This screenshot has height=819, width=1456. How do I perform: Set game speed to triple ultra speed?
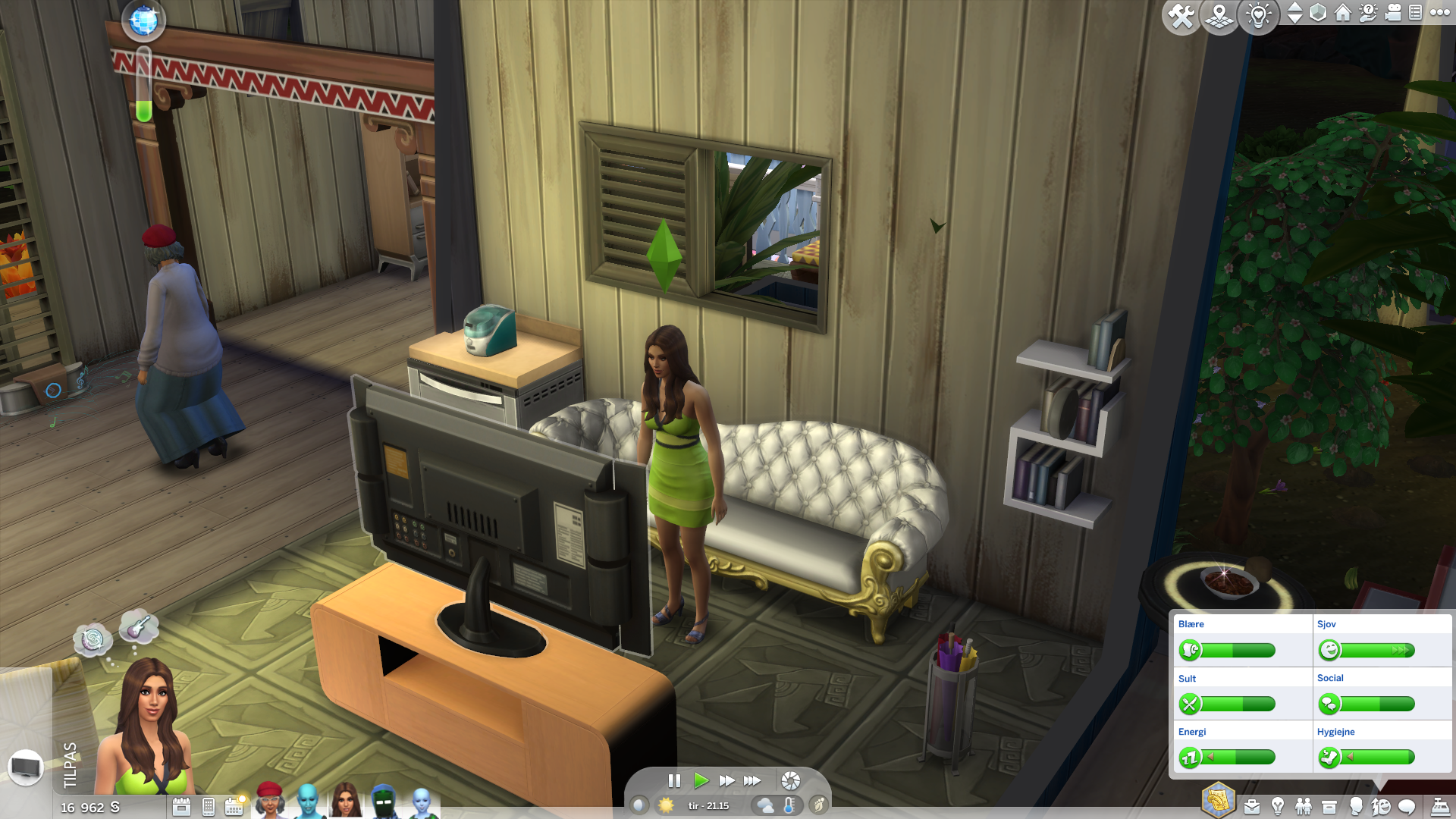752,780
